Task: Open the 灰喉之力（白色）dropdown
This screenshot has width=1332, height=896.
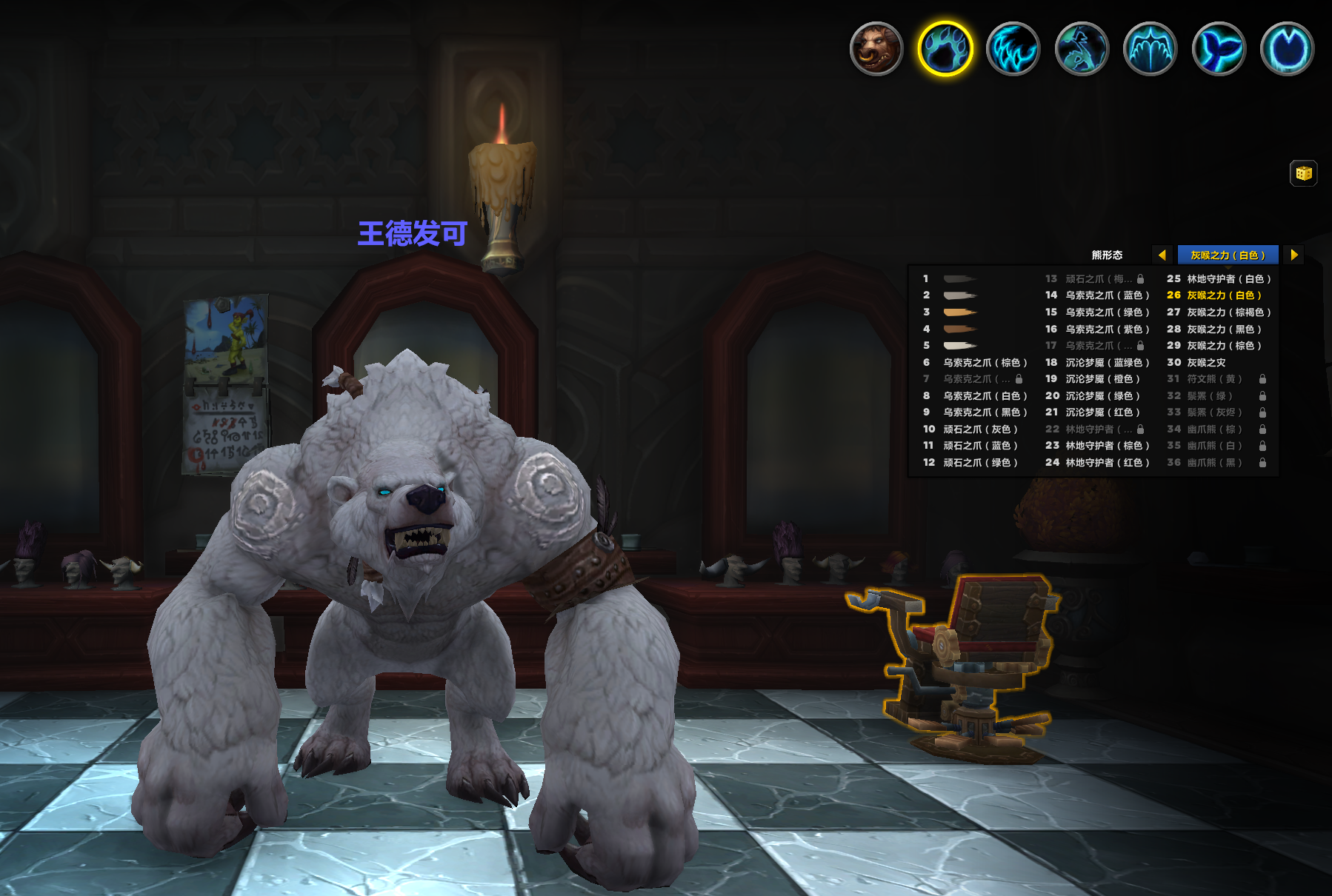Action: click(x=1228, y=255)
